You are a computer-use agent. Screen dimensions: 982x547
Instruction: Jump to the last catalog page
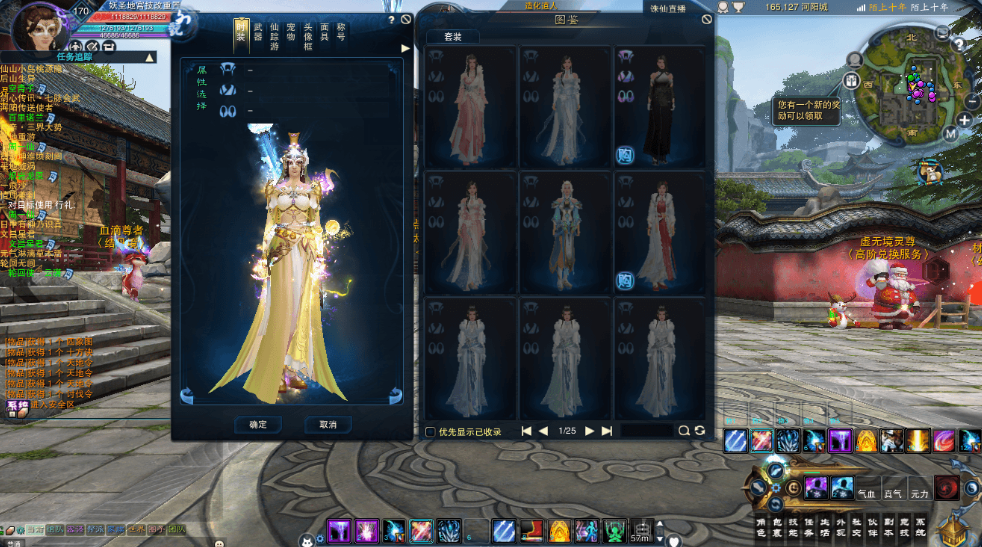pyautogui.click(x=606, y=431)
